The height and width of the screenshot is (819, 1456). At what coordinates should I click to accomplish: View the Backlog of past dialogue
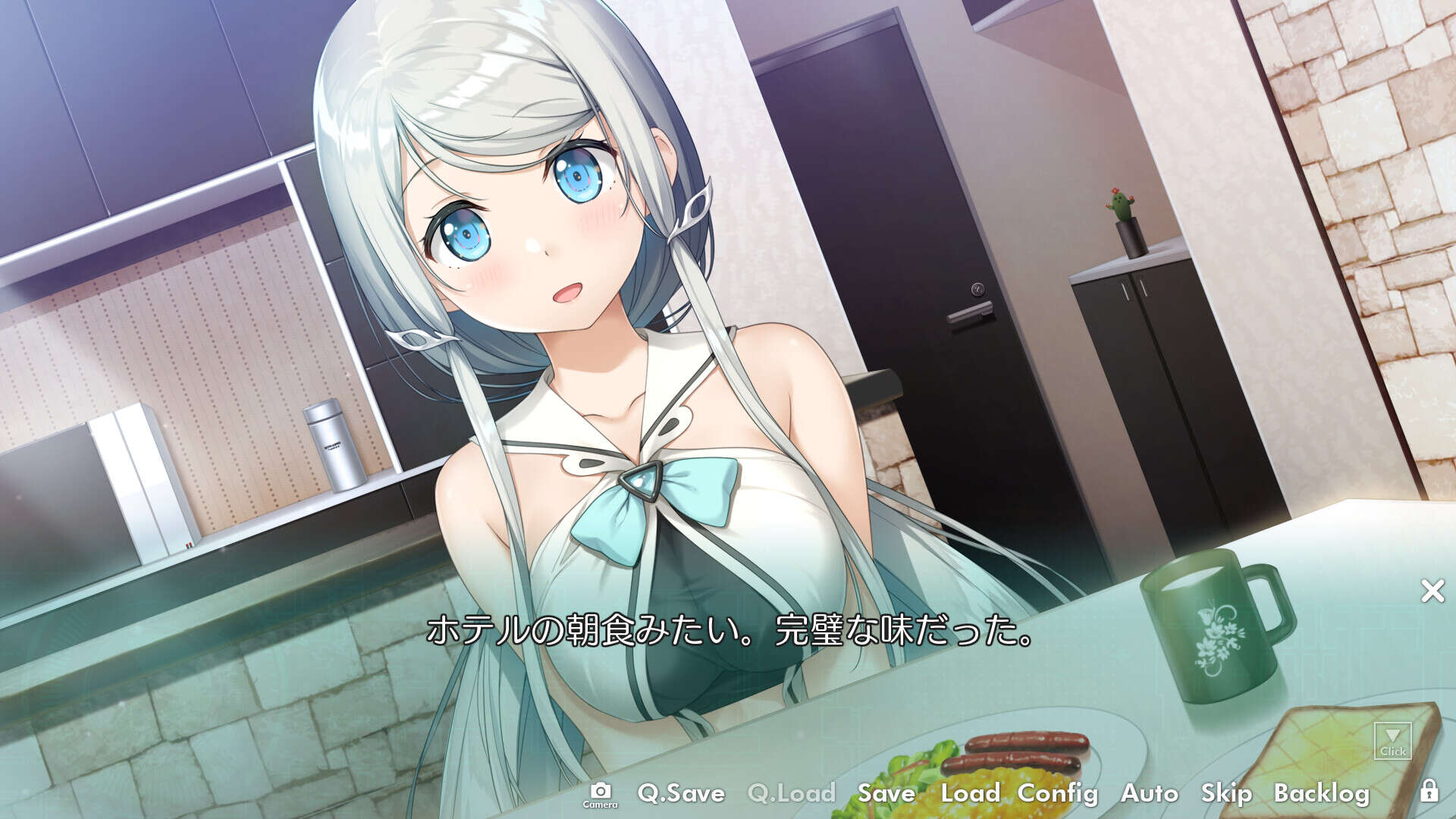tap(1322, 795)
